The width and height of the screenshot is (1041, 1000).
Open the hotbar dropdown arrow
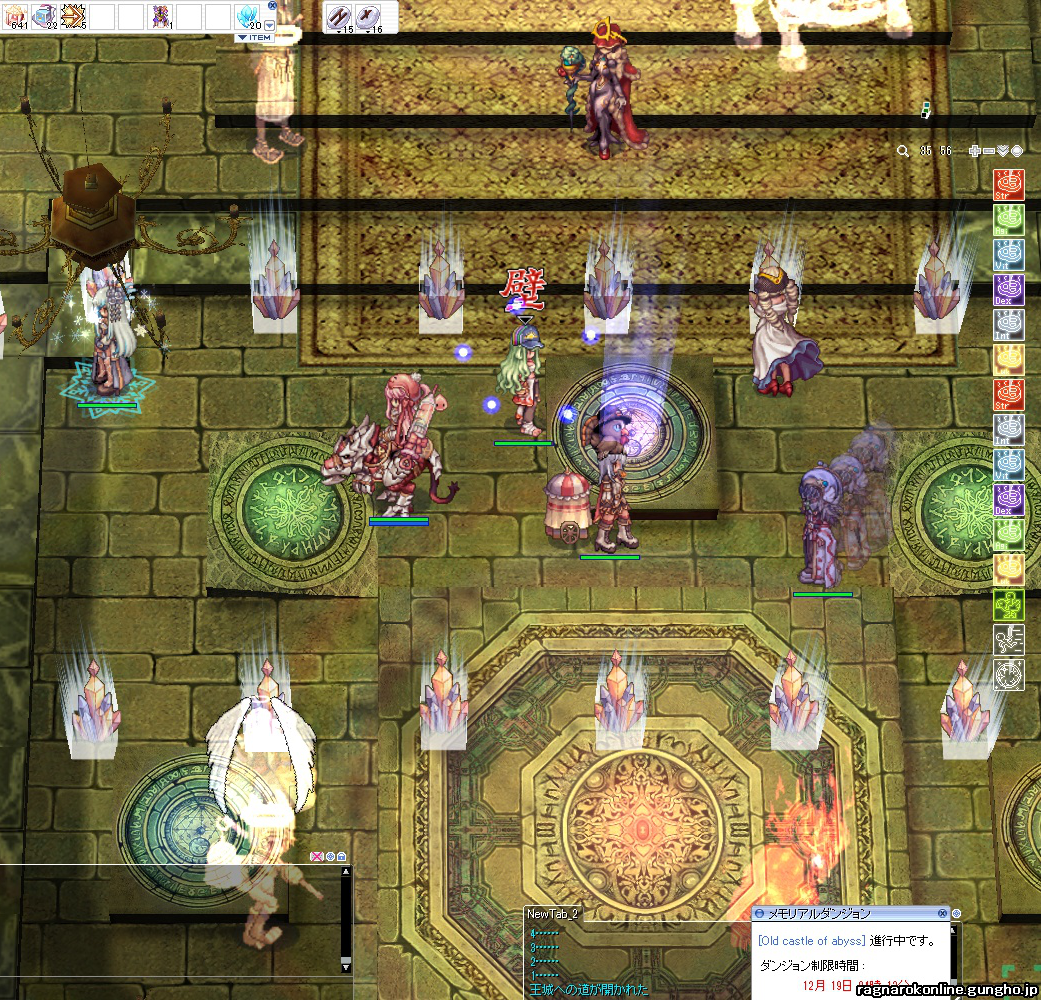(269, 26)
